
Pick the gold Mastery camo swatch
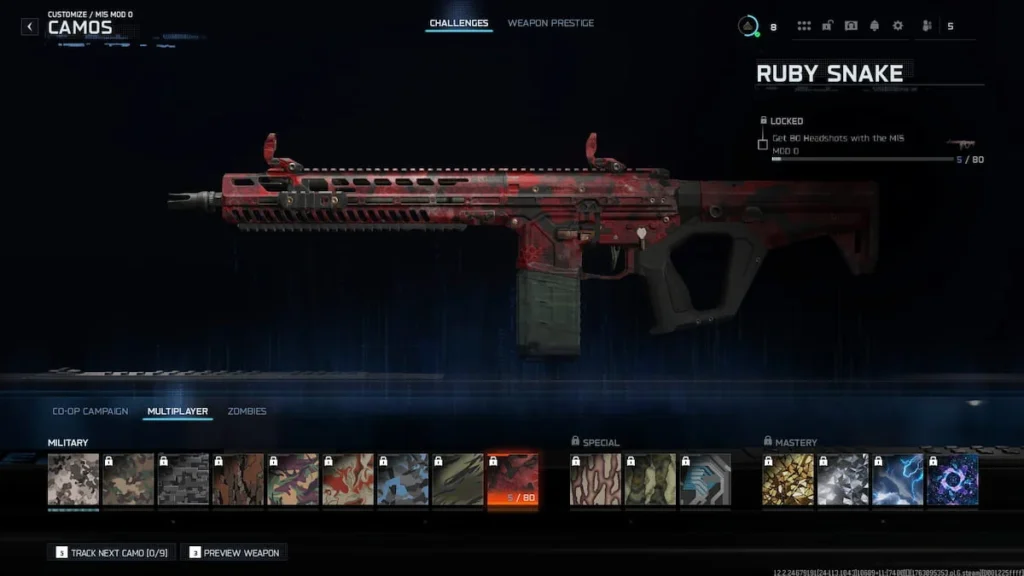pos(788,479)
